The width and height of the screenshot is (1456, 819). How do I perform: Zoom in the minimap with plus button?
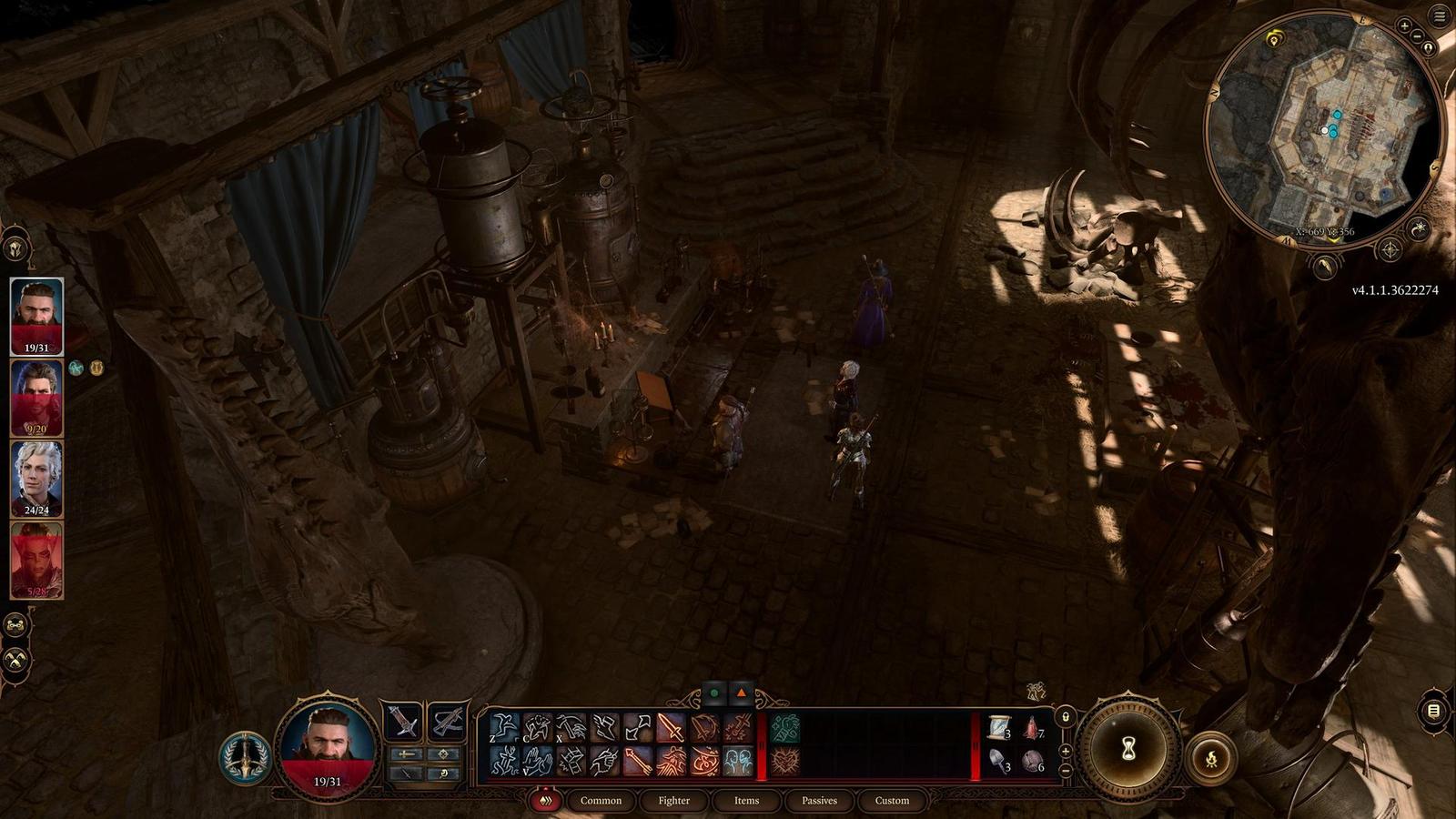click(1405, 27)
